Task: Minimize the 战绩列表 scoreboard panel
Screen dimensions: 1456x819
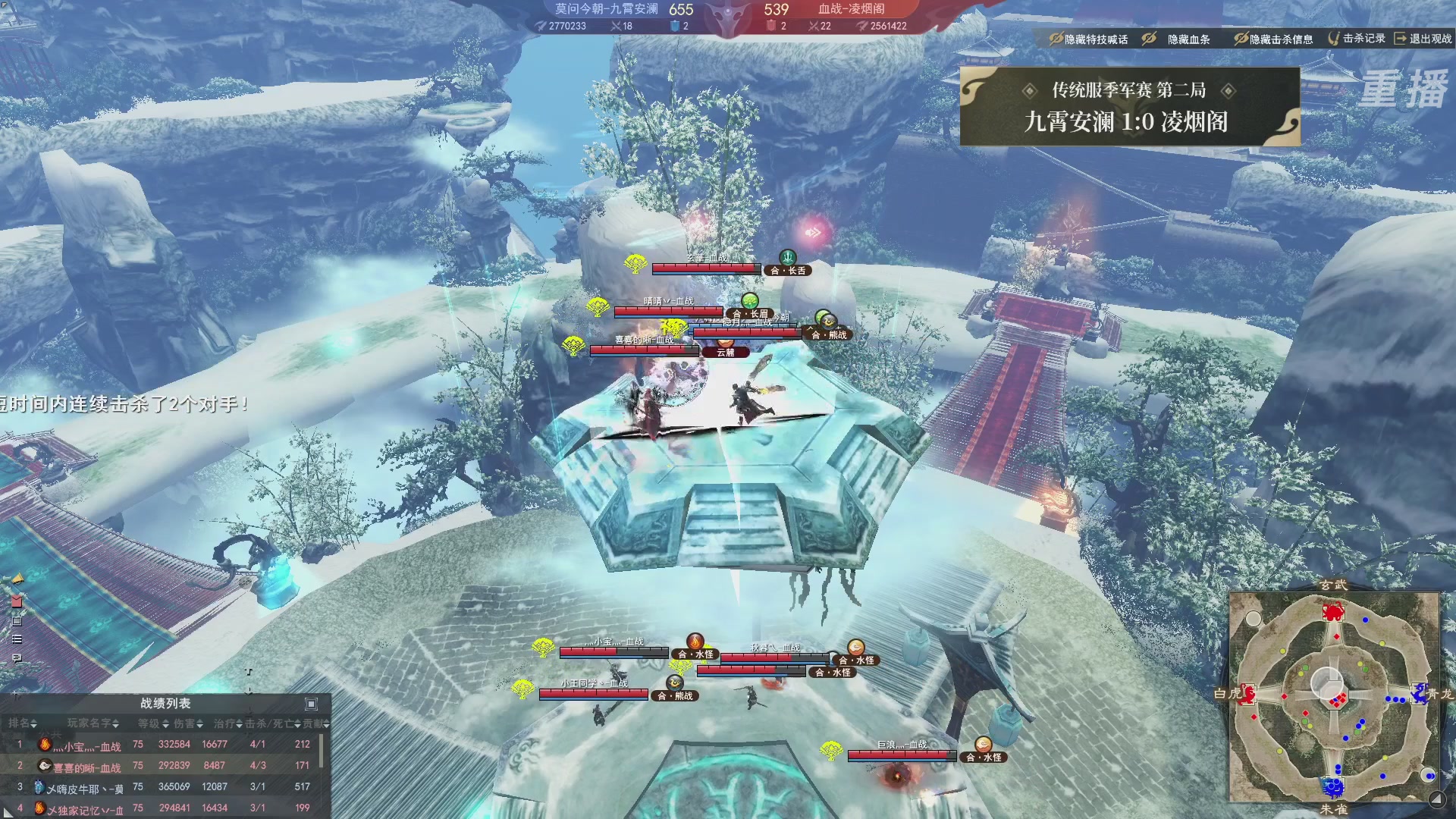Action: (311, 704)
